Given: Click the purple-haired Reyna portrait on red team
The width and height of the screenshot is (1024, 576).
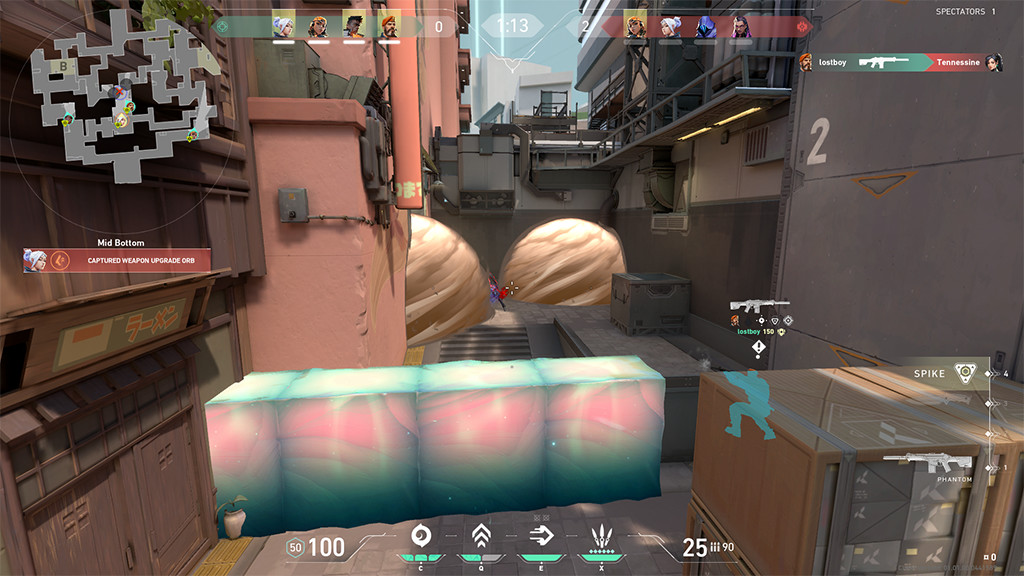Looking at the screenshot, I should (x=740, y=26).
